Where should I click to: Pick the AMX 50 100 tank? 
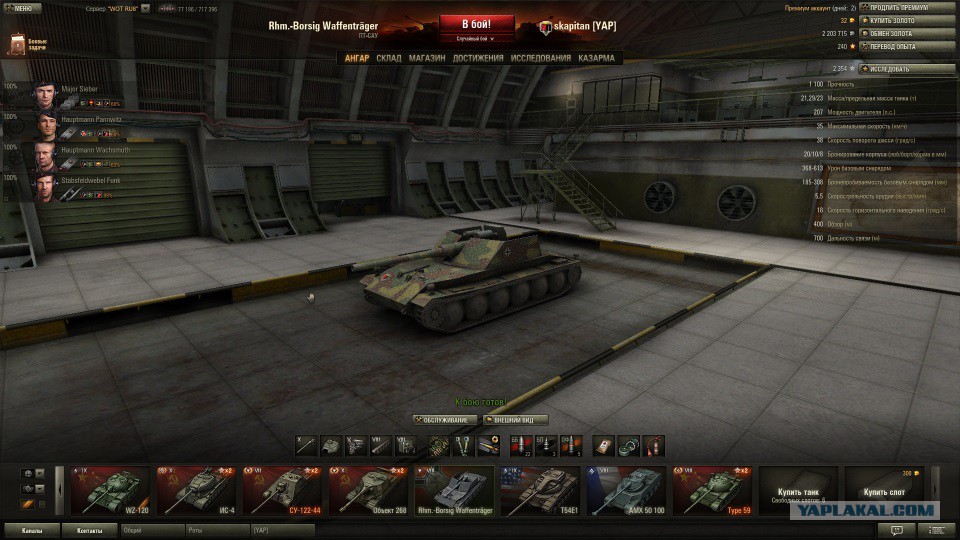[x=625, y=489]
